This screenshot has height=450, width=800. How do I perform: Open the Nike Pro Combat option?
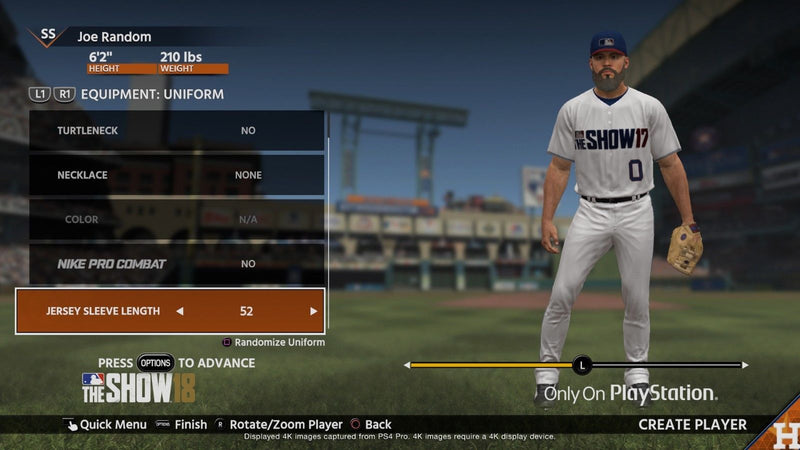pos(170,264)
